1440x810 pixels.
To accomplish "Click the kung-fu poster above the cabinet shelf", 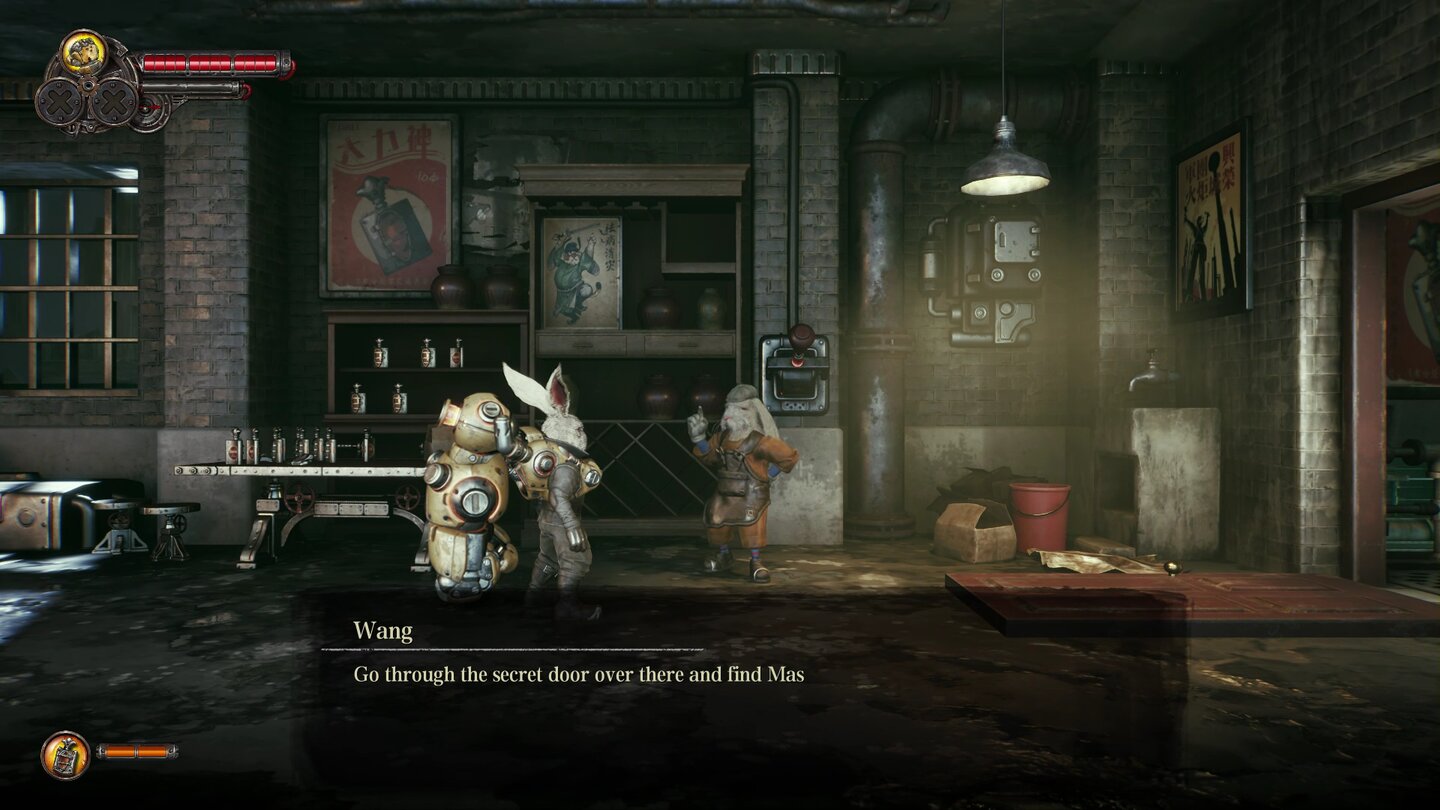I will click(x=578, y=270).
